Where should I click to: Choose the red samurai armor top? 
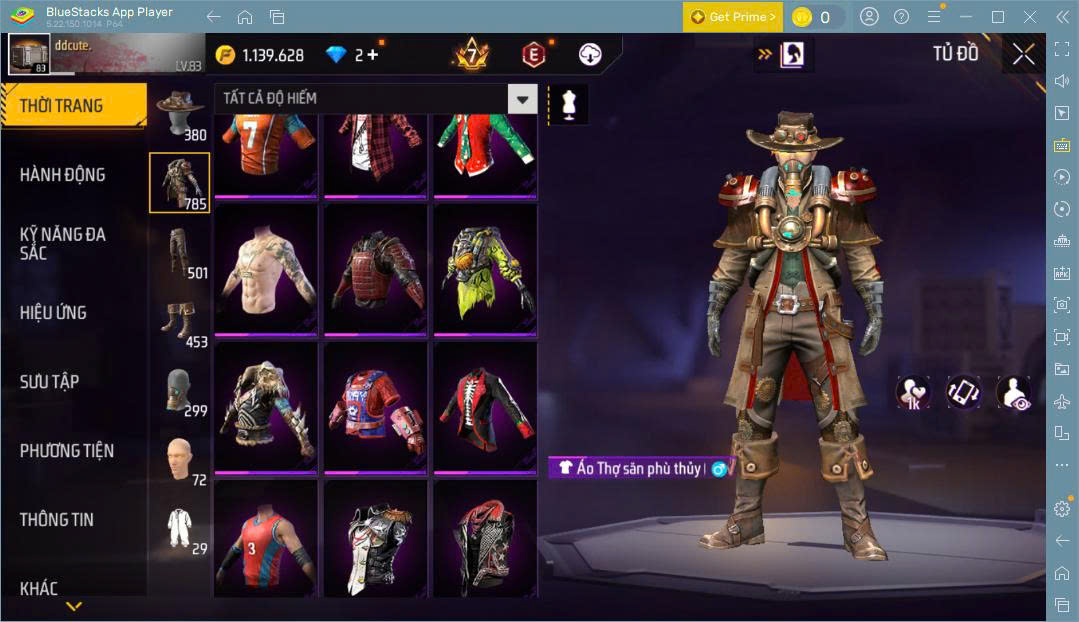click(375, 270)
